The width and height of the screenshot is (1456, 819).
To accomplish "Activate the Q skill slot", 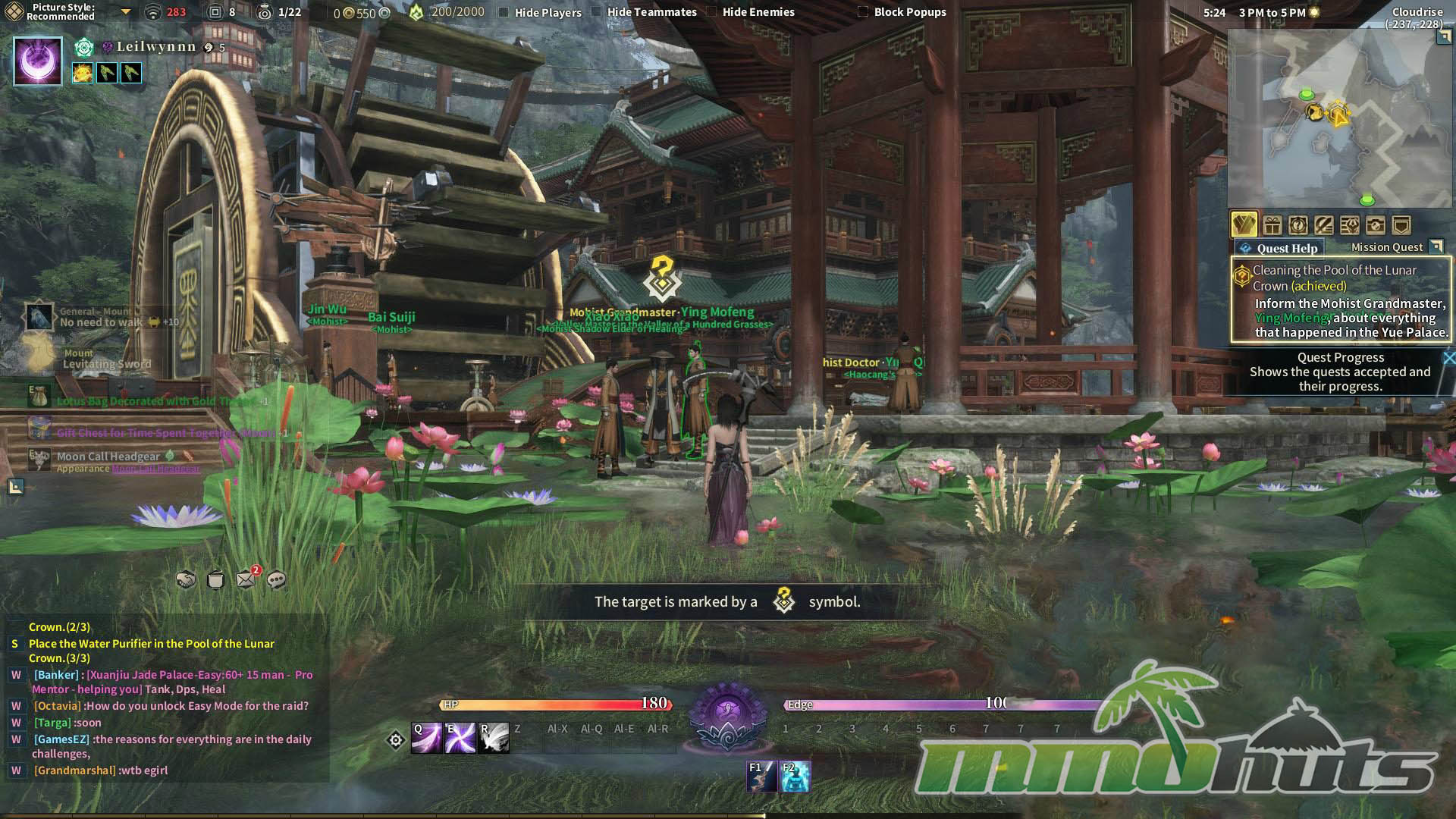I will pos(426,738).
